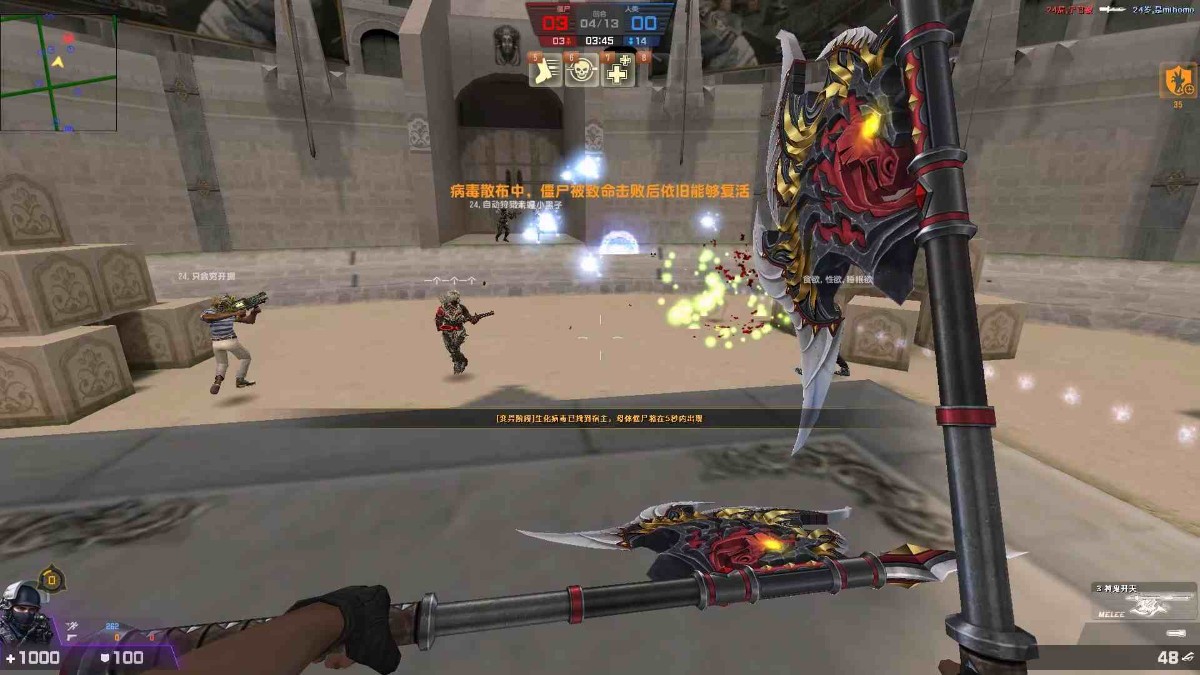Click the masked soldier character portrait
The height and width of the screenshot is (675, 1200).
pyautogui.click(x=22, y=613)
